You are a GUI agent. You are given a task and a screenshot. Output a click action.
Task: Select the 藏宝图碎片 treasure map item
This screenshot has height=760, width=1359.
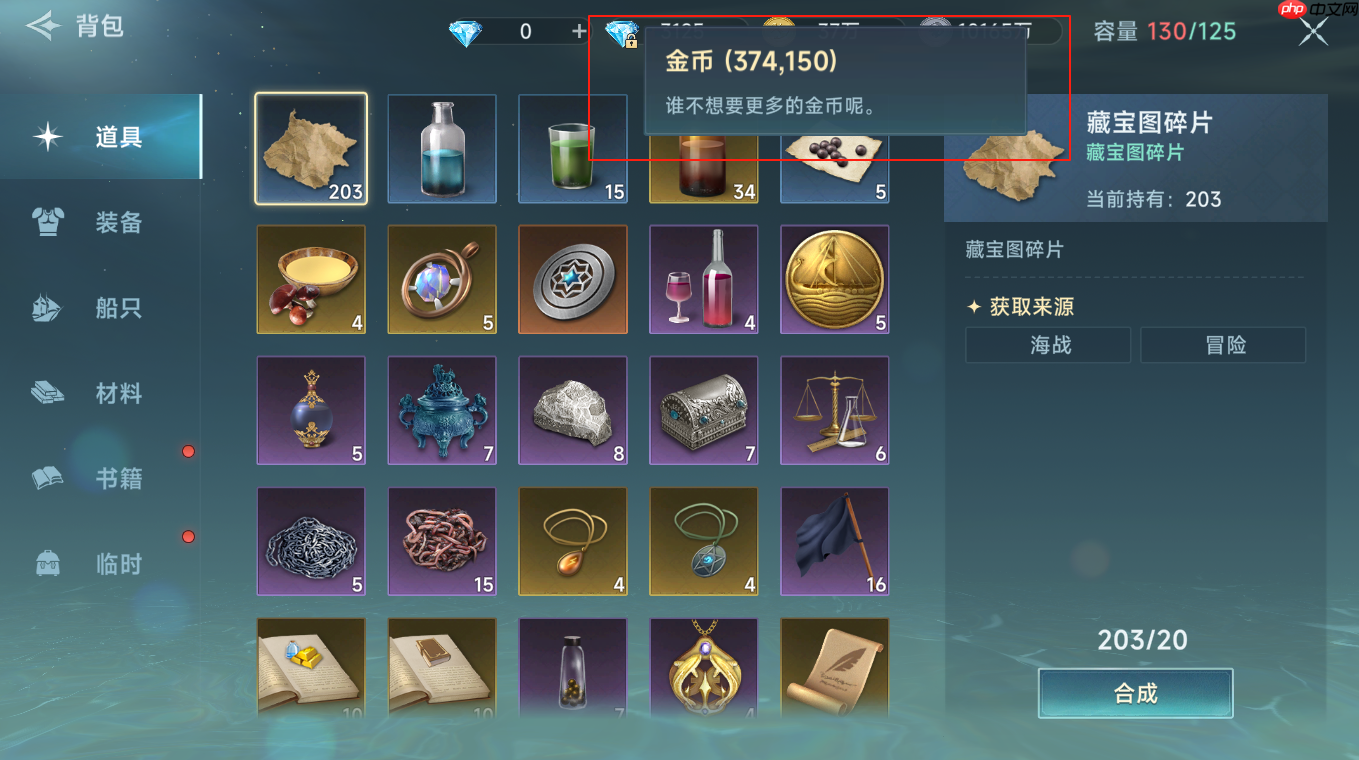pos(311,149)
